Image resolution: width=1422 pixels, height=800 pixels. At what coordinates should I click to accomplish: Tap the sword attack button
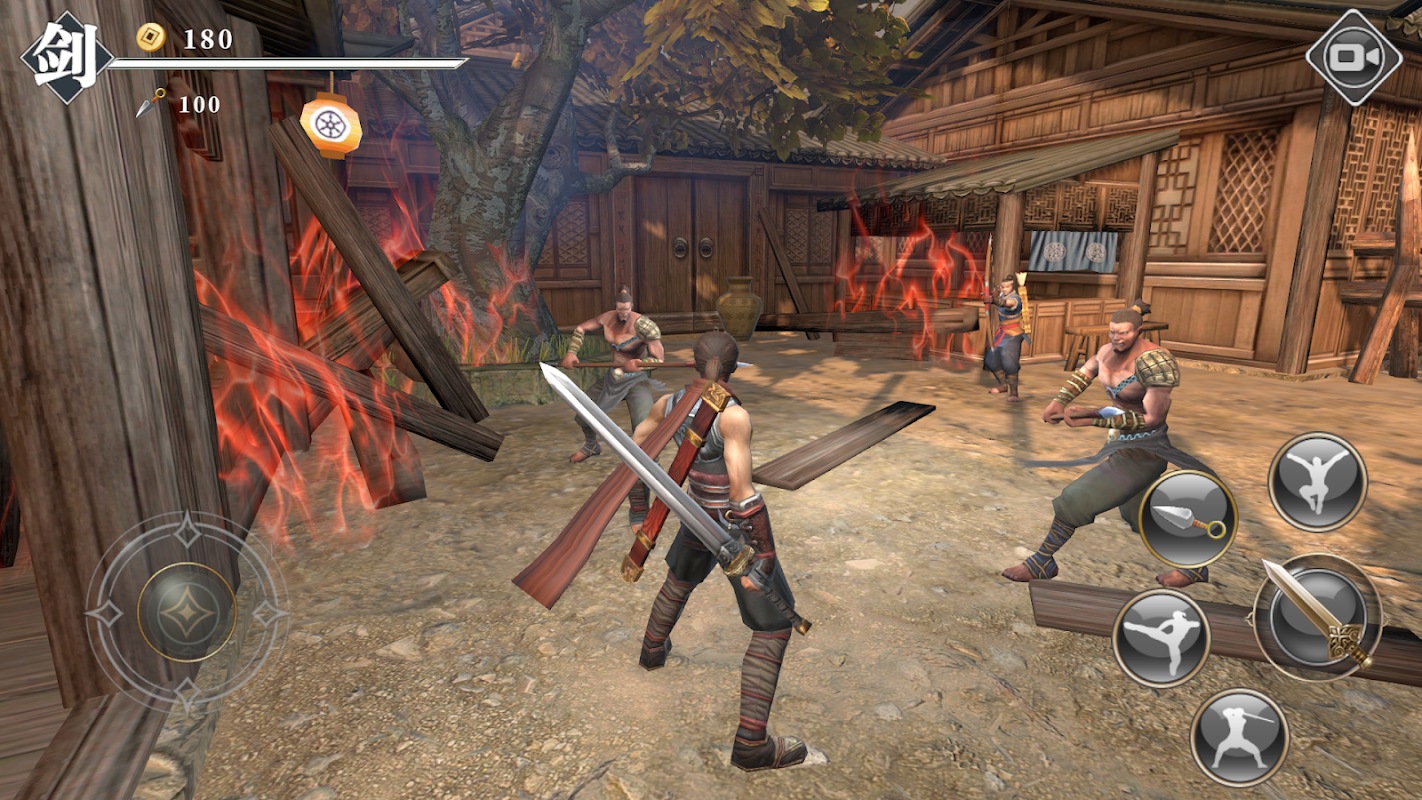[1317, 614]
